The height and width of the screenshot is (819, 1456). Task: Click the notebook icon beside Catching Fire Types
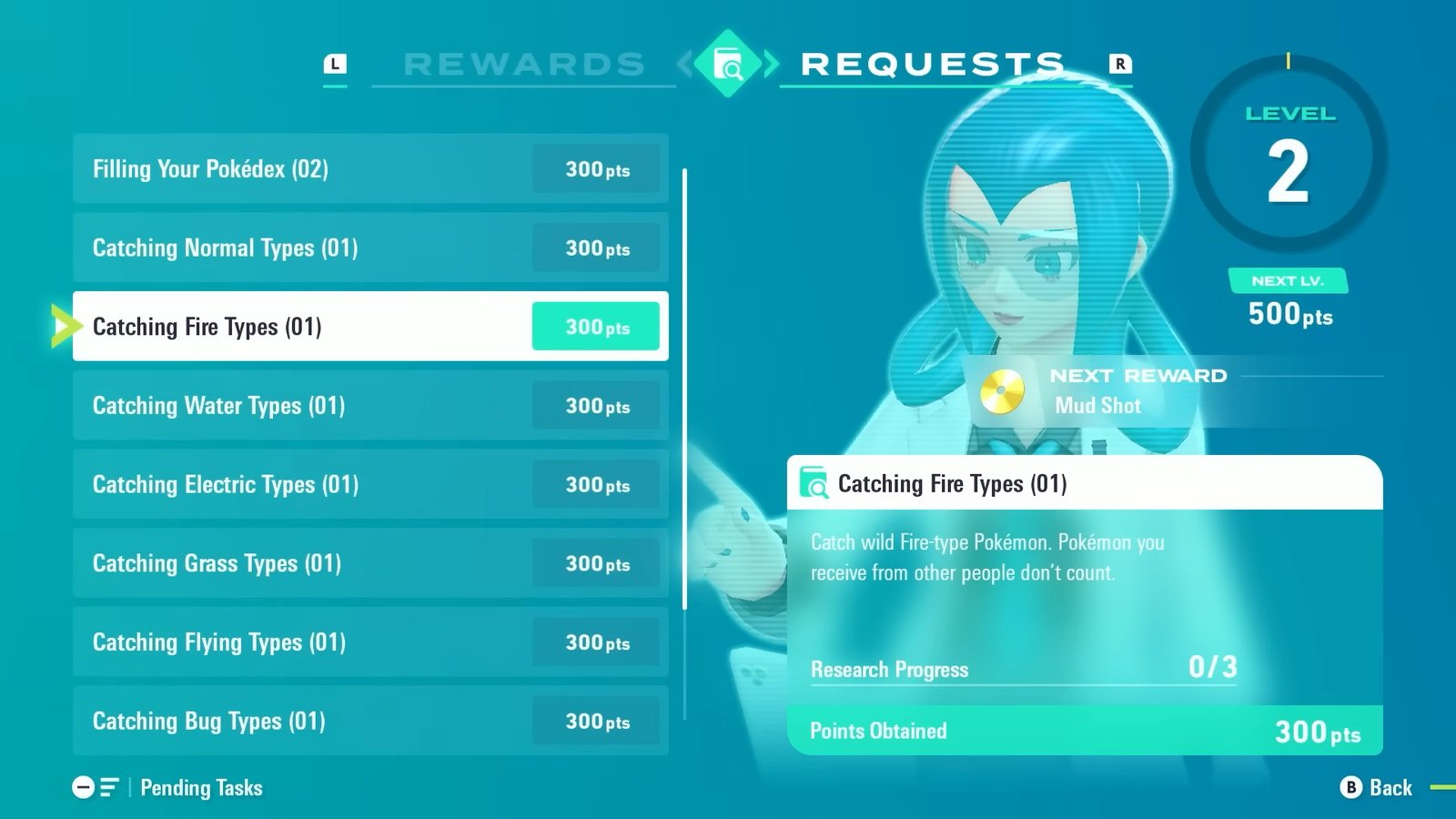click(x=813, y=483)
